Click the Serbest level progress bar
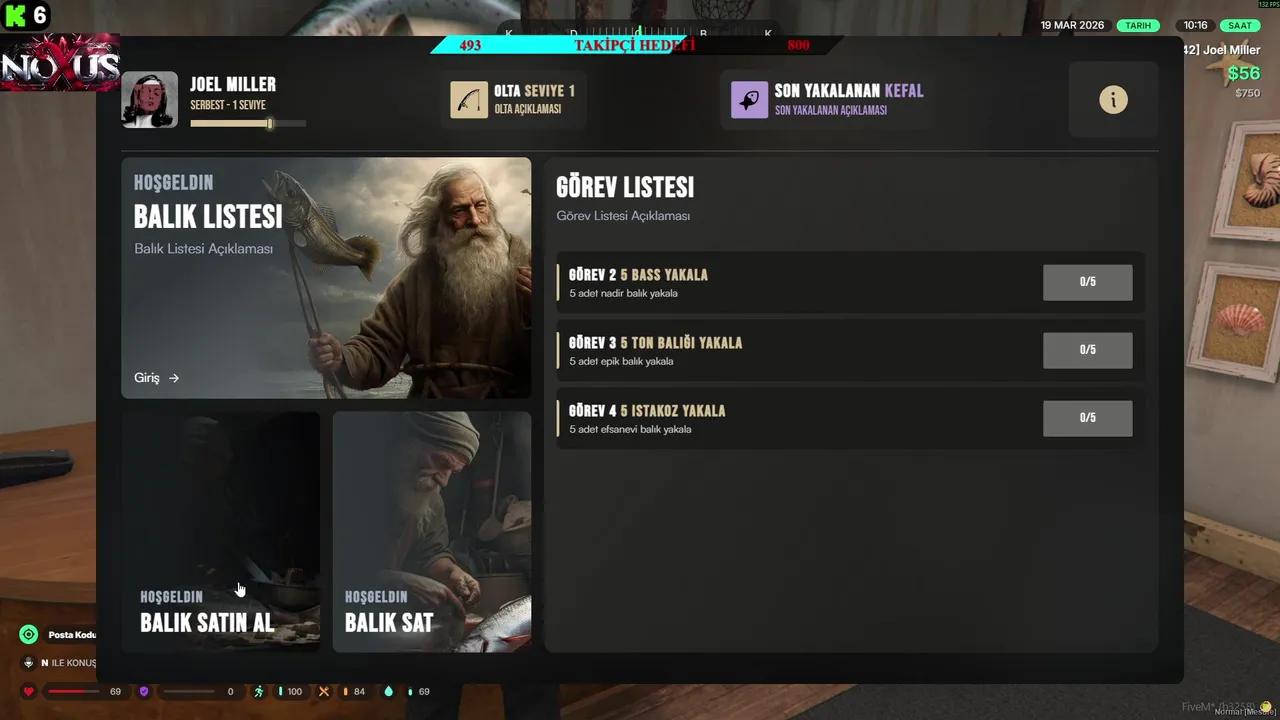1280x720 pixels. pyautogui.click(x=248, y=123)
